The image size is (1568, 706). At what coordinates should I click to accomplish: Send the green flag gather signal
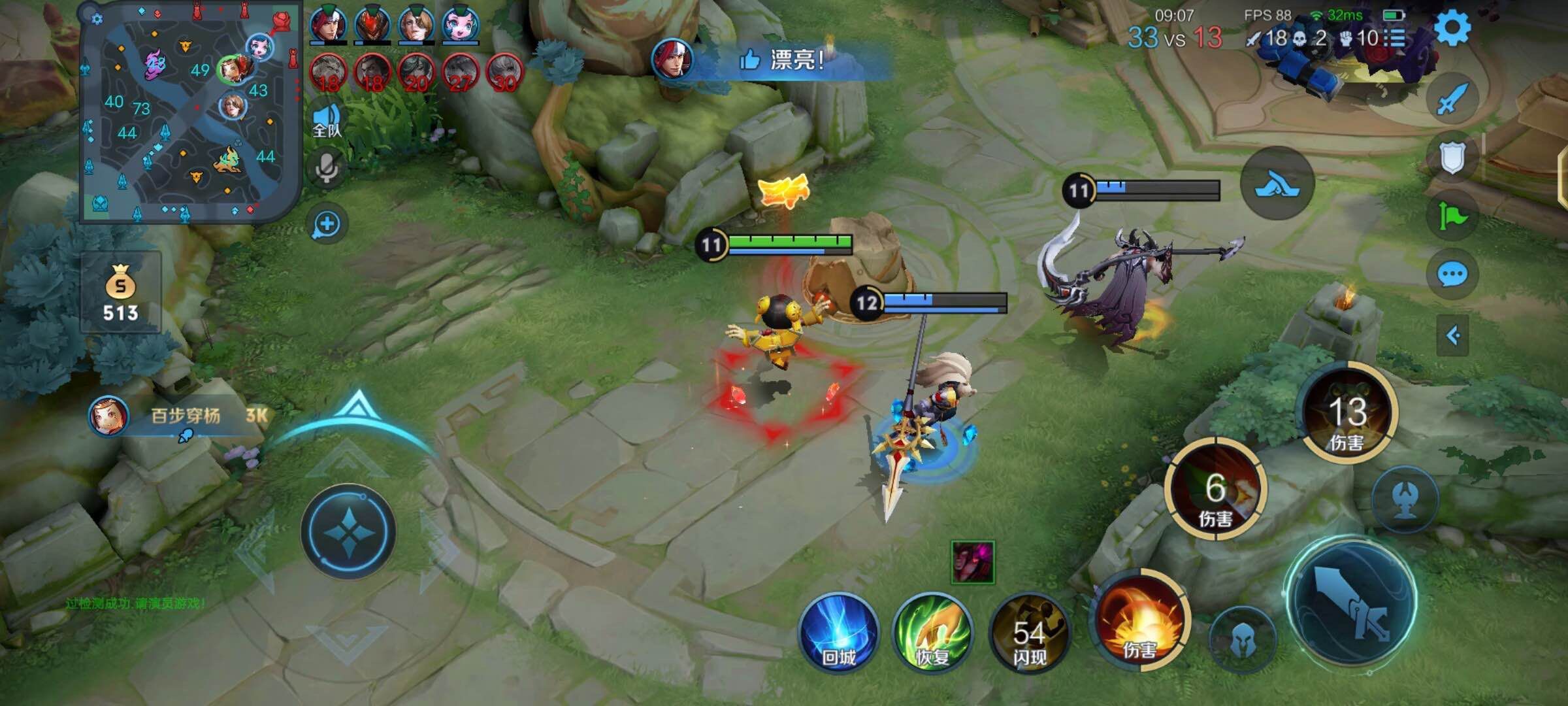coord(1452,216)
